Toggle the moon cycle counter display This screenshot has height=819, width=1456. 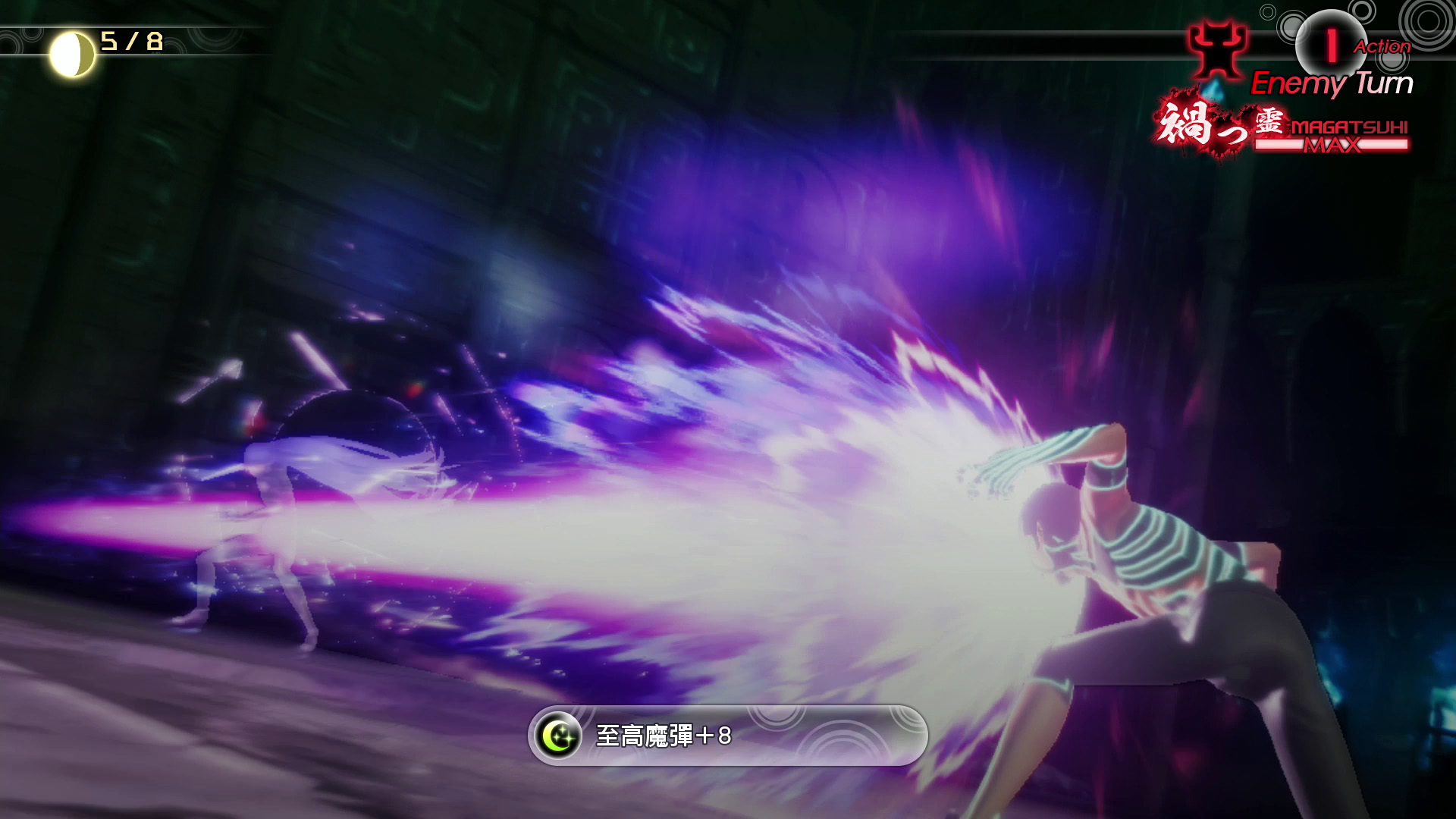pos(106,44)
